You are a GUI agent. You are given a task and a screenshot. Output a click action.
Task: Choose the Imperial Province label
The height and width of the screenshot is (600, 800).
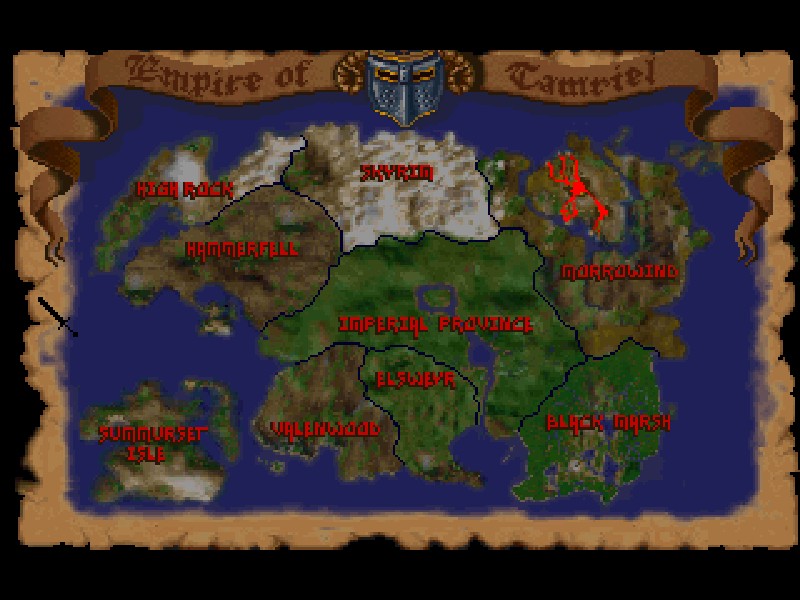pos(435,325)
